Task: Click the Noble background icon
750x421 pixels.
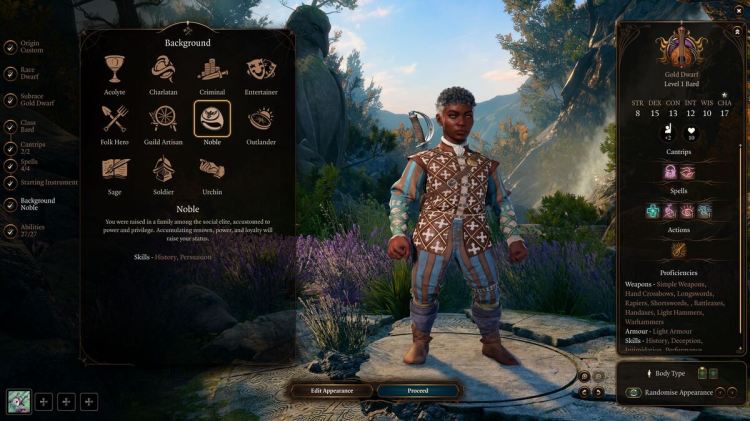Action: (x=212, y=119)
